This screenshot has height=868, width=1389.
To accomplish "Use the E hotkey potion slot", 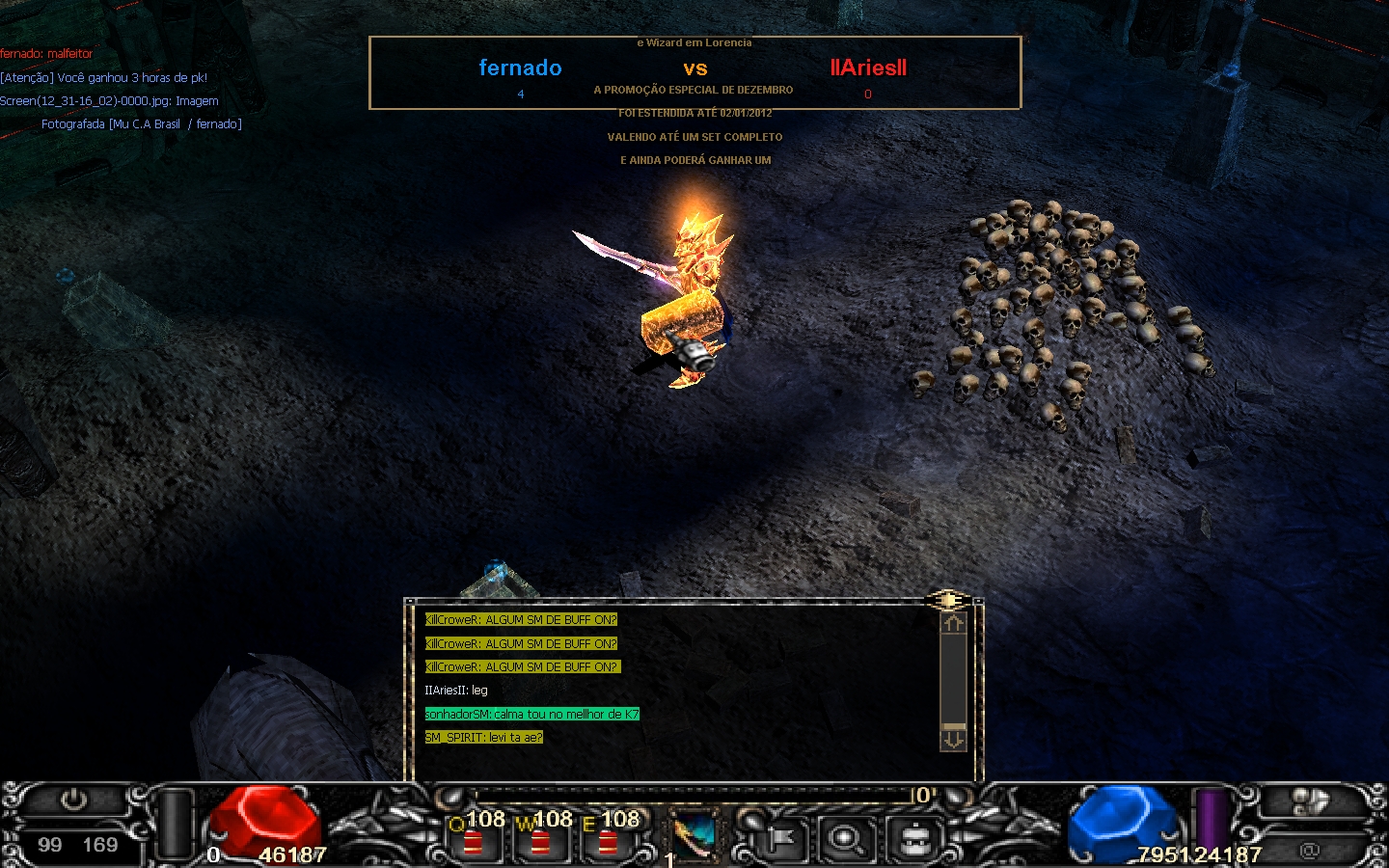I will 609,837.
